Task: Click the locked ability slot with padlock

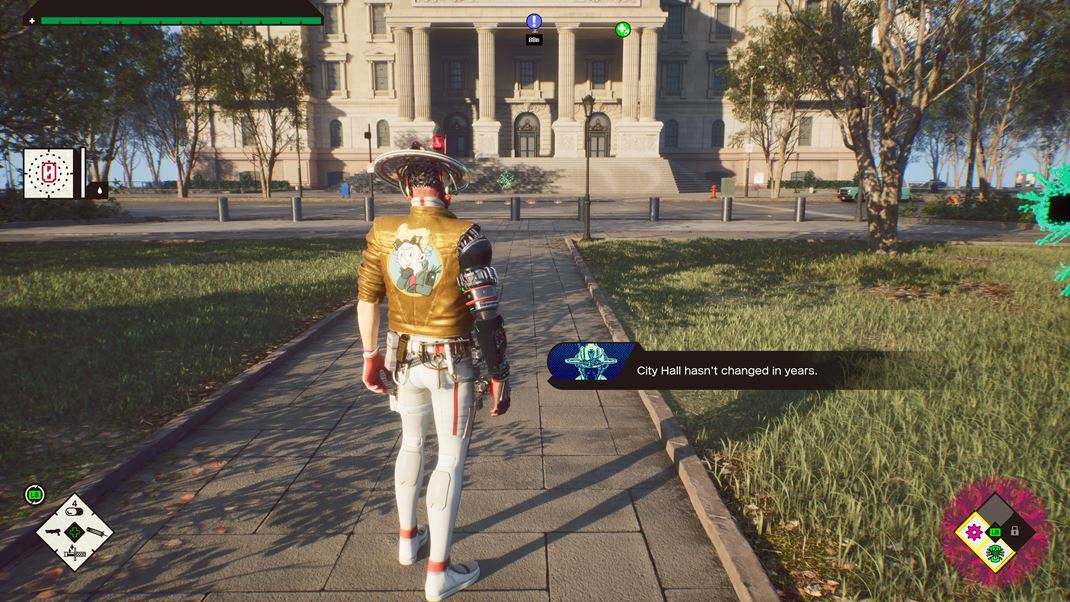Action: [1014, 531]
